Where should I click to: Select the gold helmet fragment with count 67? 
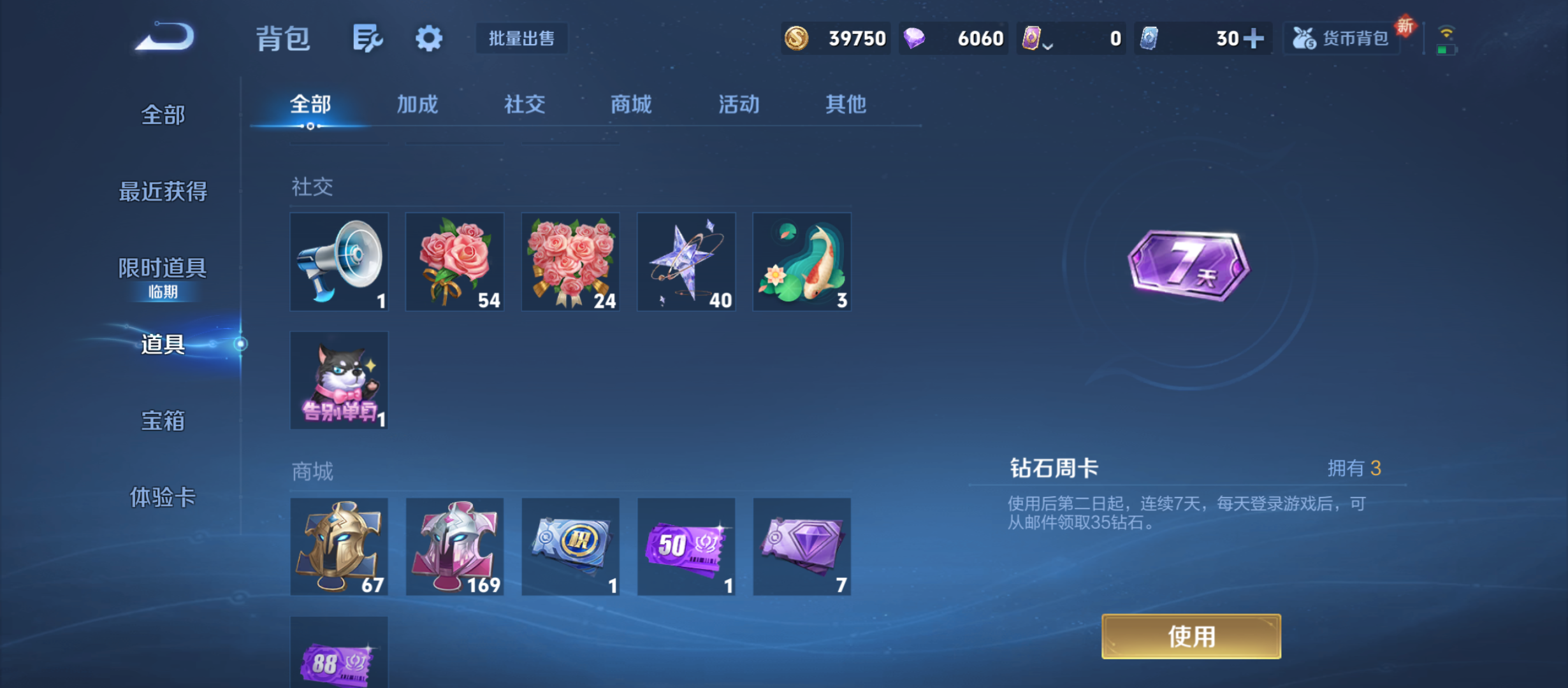pos(338,547)
